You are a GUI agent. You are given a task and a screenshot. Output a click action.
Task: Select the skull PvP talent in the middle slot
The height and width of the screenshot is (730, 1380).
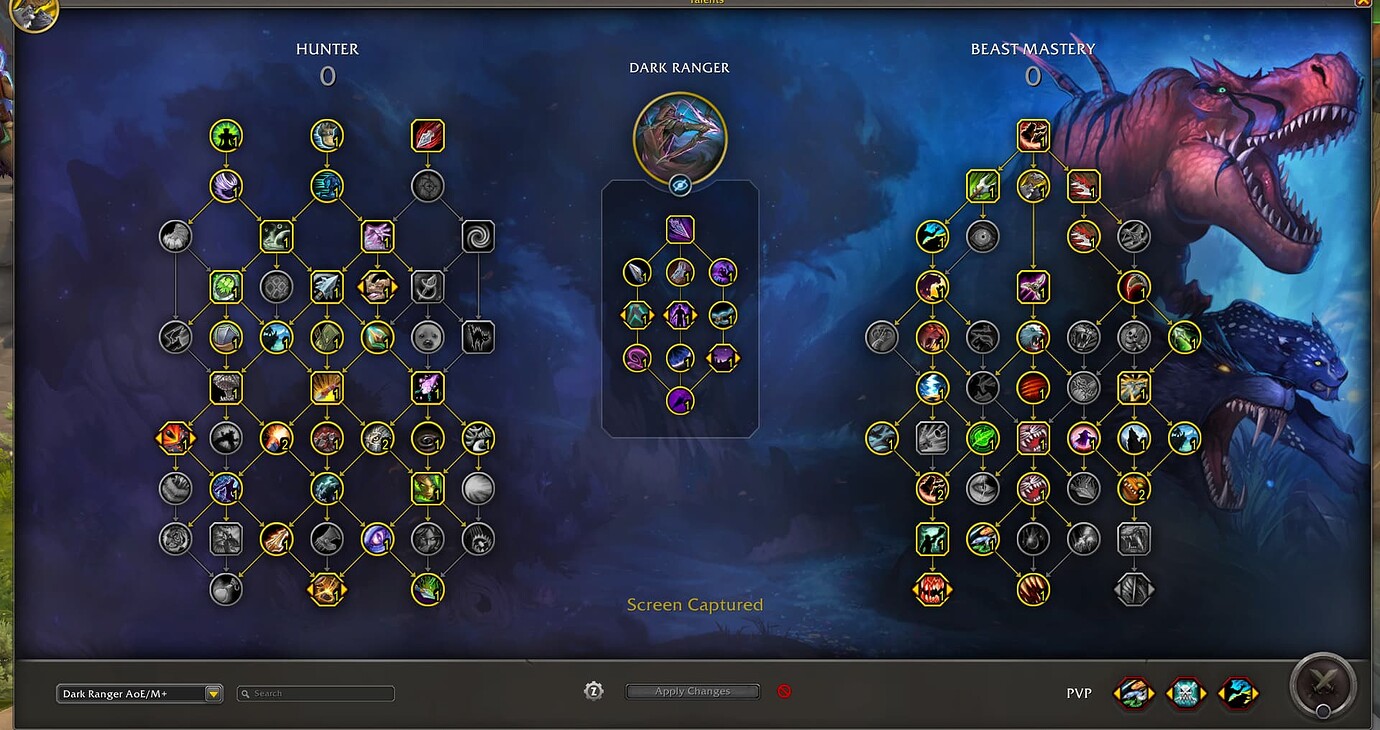[1186, 692]
